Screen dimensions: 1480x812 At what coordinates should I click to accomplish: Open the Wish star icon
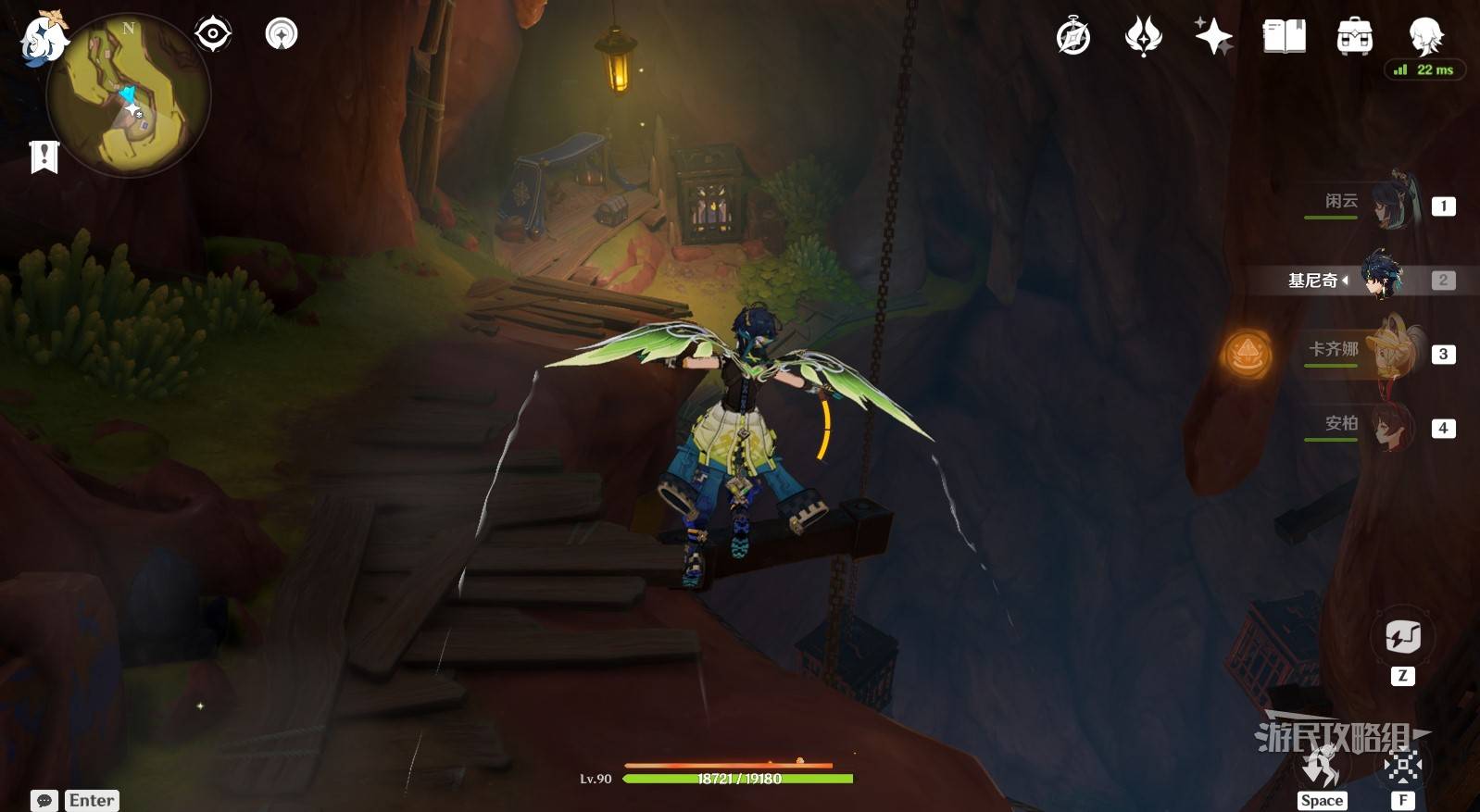[1213, 37]
